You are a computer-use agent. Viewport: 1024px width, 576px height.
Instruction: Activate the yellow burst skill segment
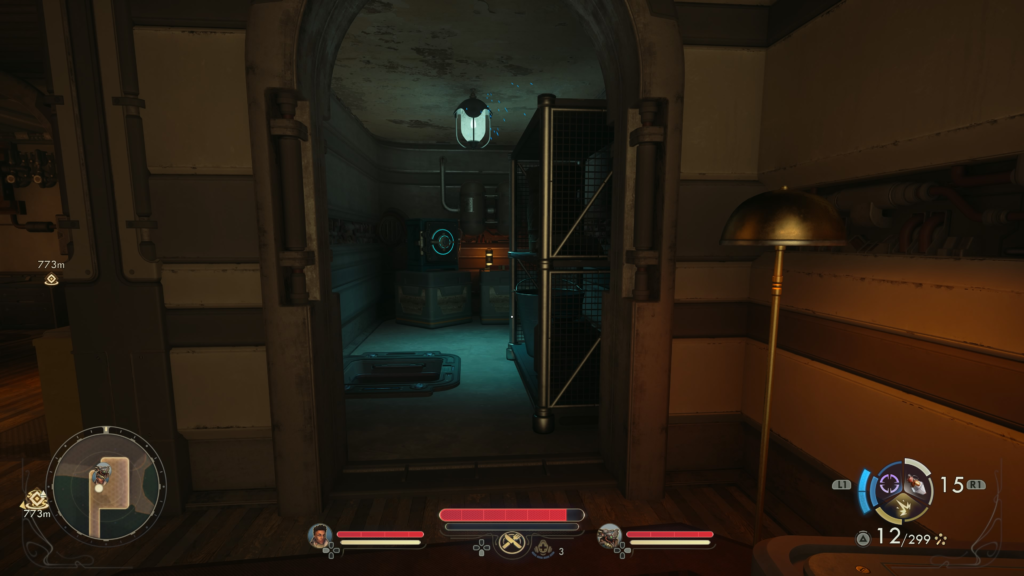pyautogui.click(x=903, y=507)
